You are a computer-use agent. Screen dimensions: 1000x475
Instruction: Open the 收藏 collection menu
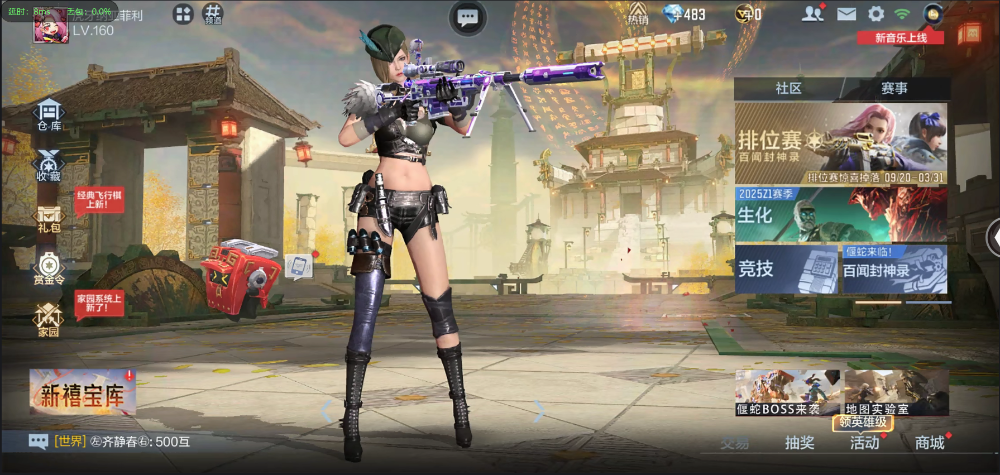coord(49,165)
